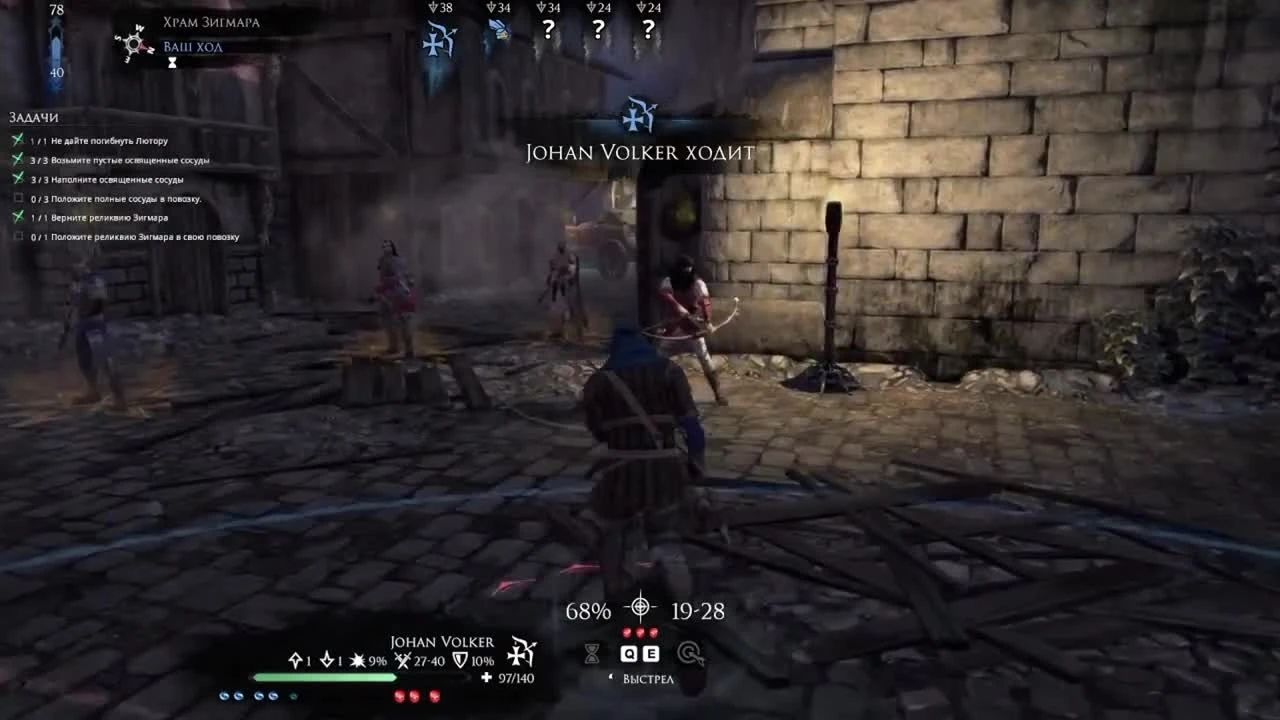Click the first red skull offense point
Image resolution: width=1280 pixels, height=720 pixels.
click(x=628, y=631)
